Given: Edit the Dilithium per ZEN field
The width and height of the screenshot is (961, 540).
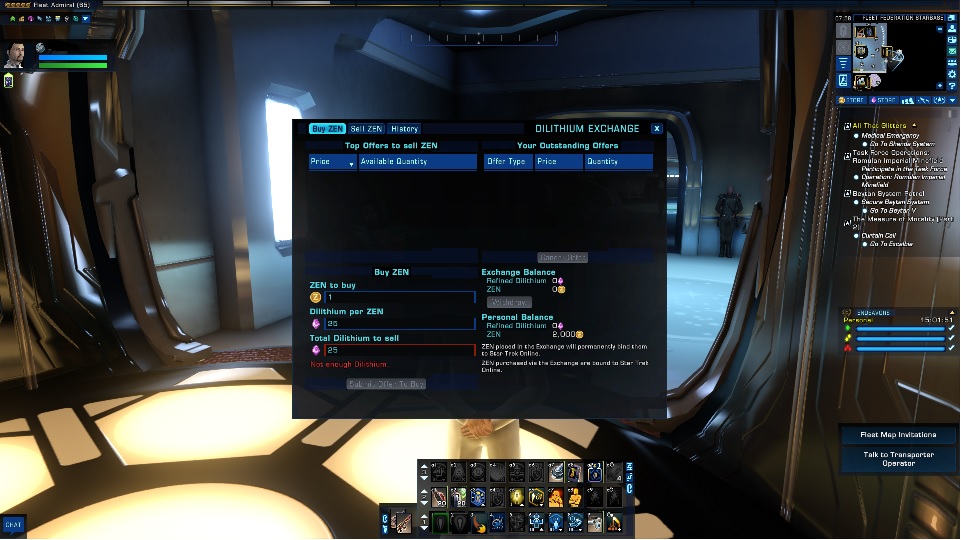Looking at the screenshot, I should [x=399, y=324].
